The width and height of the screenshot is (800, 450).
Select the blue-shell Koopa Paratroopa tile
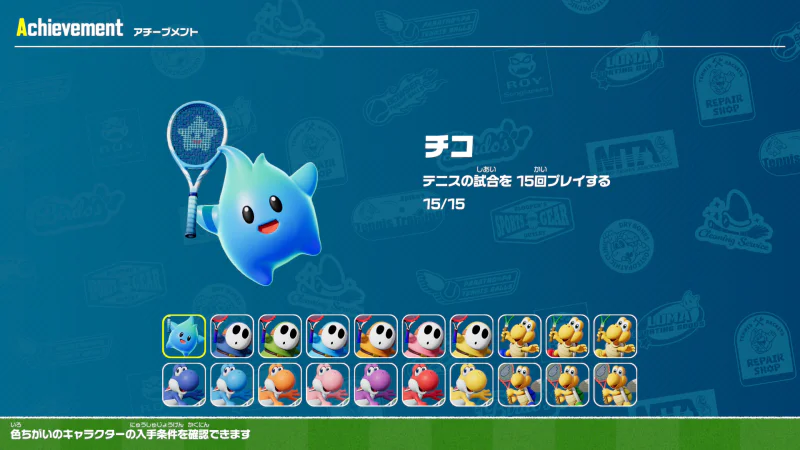point(520,384)
